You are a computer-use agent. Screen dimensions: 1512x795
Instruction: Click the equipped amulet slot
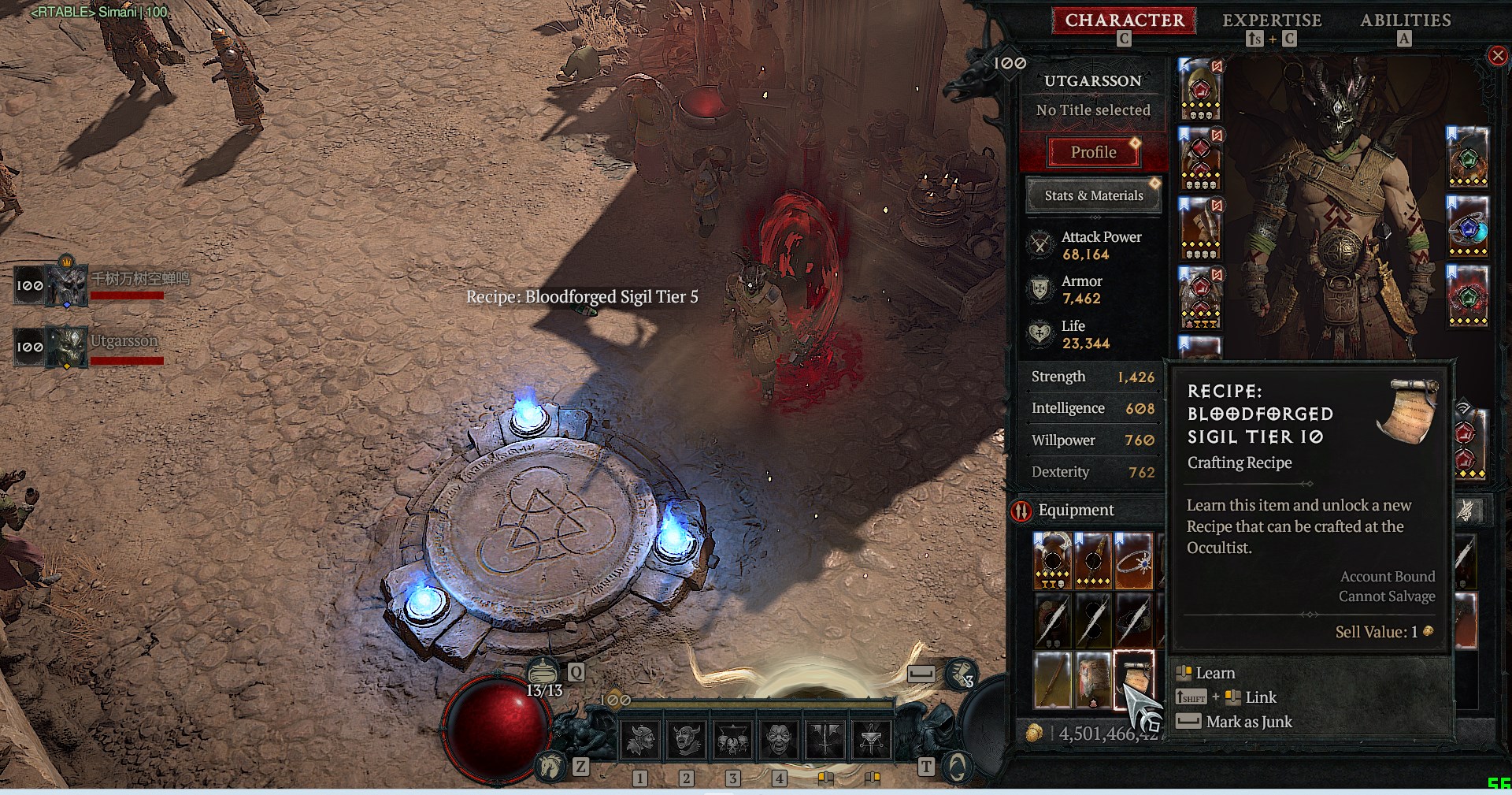[1468, 156]
